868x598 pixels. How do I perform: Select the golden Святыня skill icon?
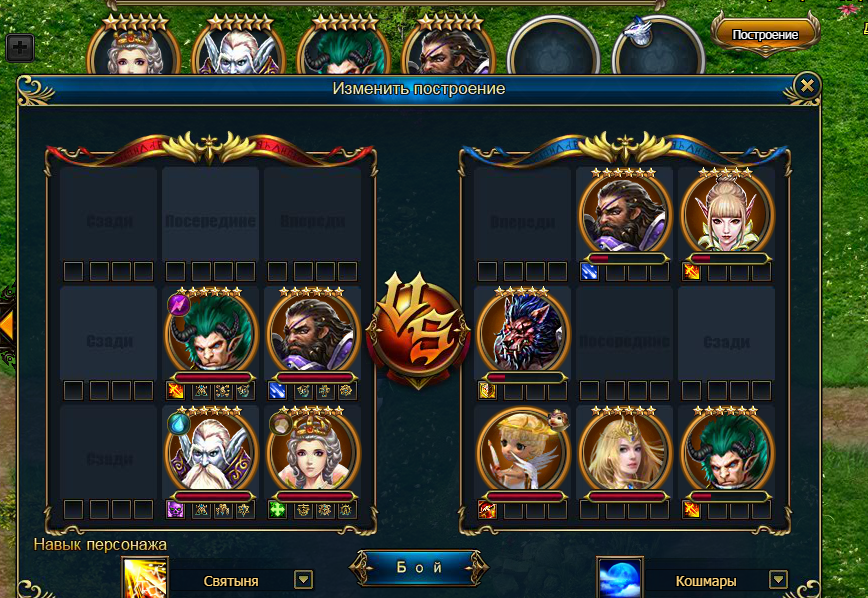[143, 579]
